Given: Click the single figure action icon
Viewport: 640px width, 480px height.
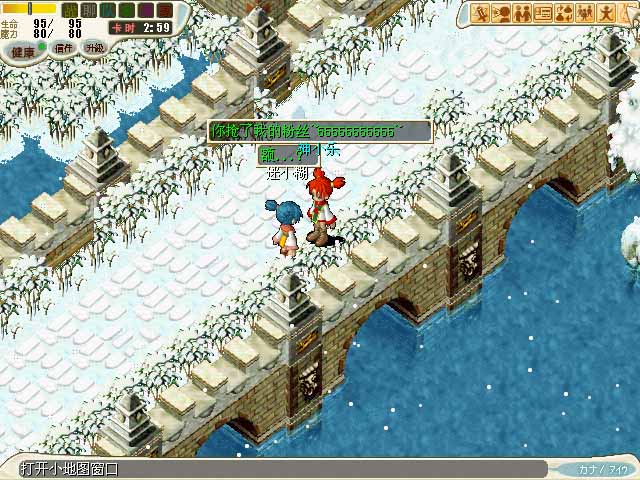Looking at the screenshot, I should (x=605, y=13).
